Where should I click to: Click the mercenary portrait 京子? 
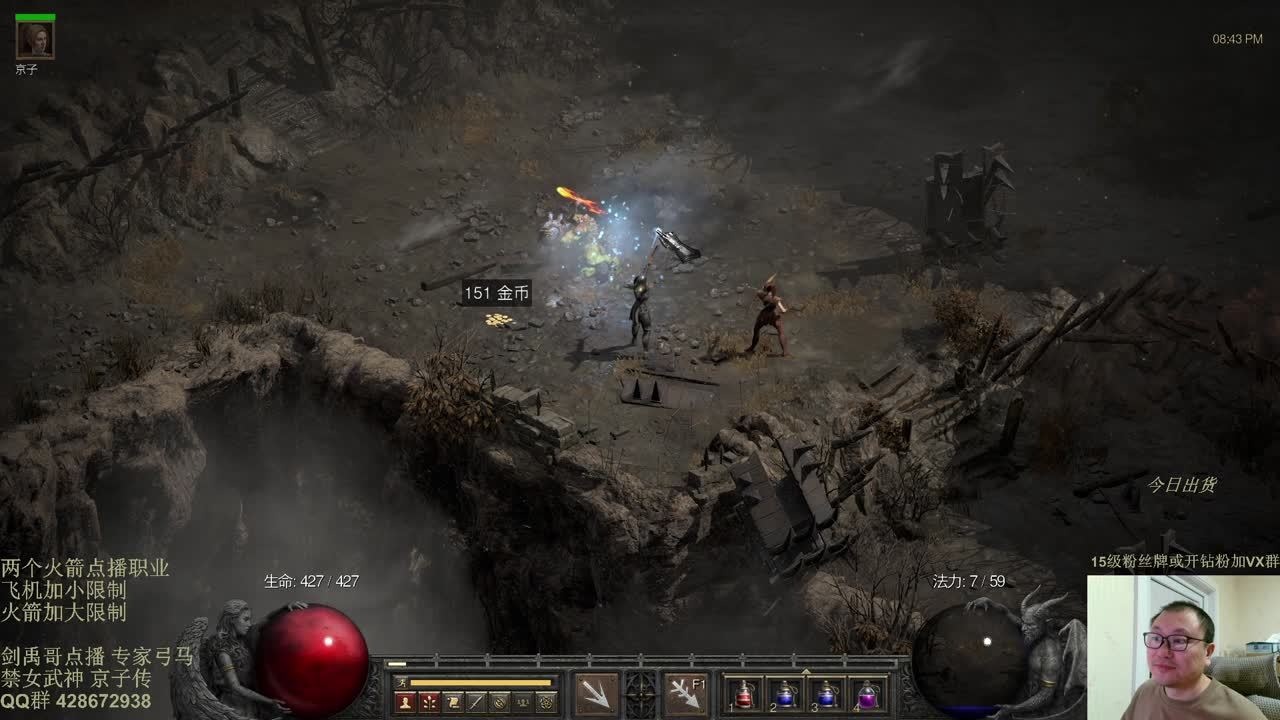pyautogui.click(x=35, y=40)
